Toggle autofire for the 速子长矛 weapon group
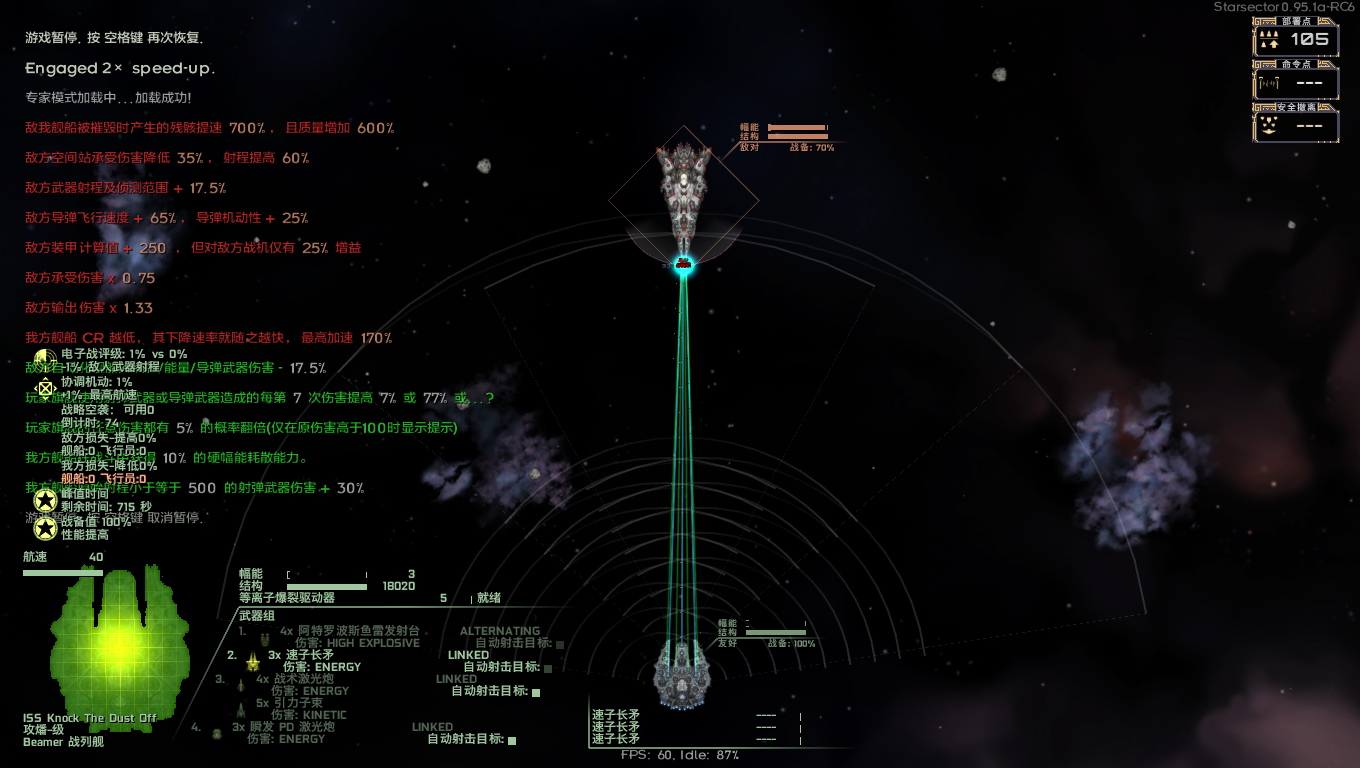The height and width of the screenshot is (768, 1360). [547, 669]
